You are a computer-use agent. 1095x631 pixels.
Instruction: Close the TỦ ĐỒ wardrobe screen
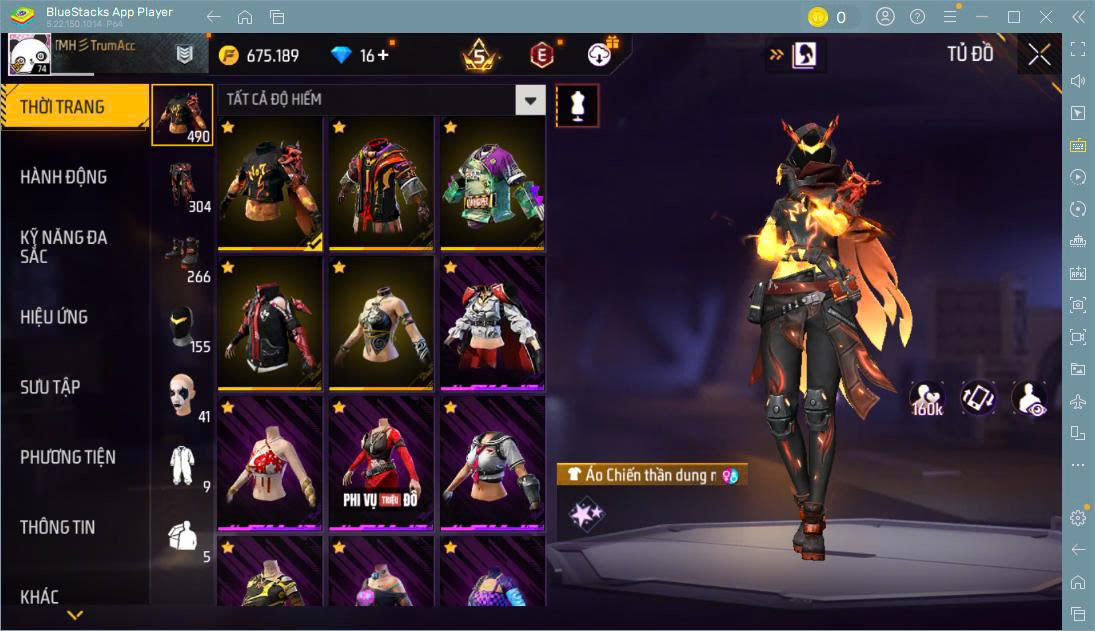1039,55
